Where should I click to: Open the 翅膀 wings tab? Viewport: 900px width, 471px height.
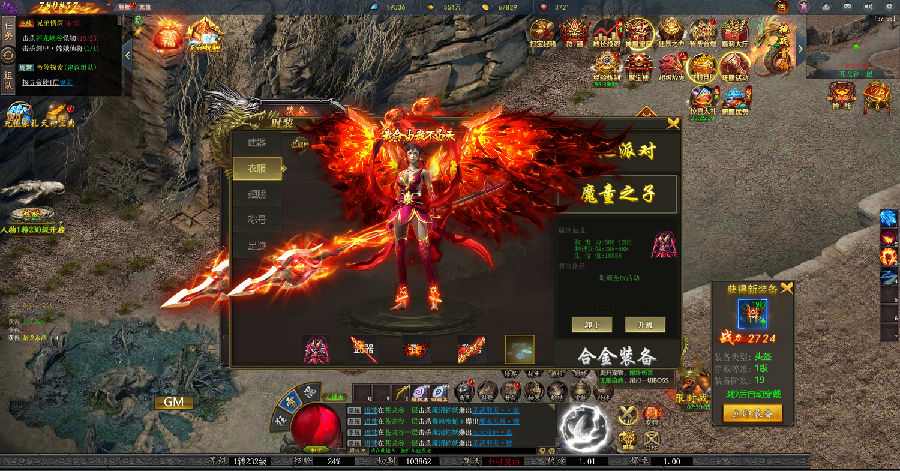(x=257, y=194)
